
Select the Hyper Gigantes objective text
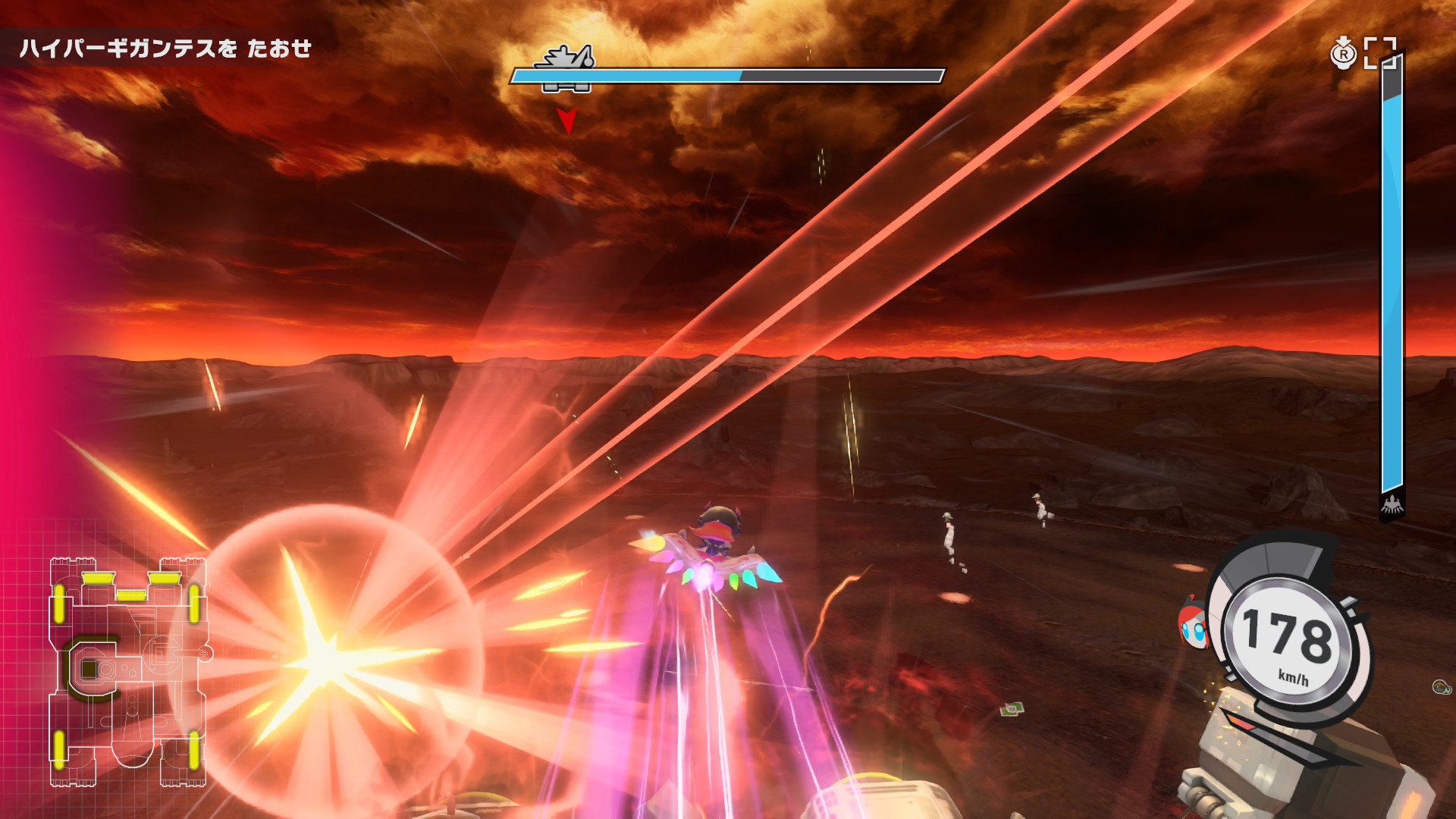[165, 49]
